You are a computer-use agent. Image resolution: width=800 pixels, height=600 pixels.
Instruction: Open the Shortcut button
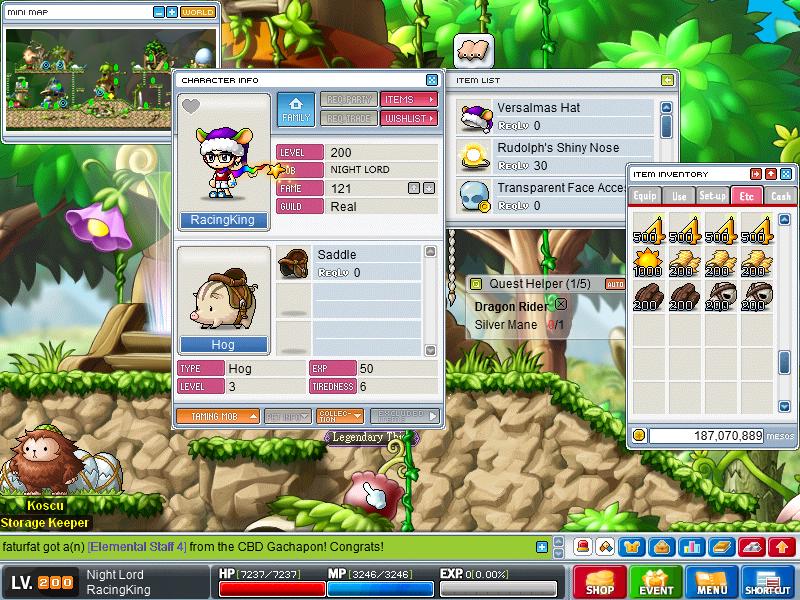tap(769, 581)
